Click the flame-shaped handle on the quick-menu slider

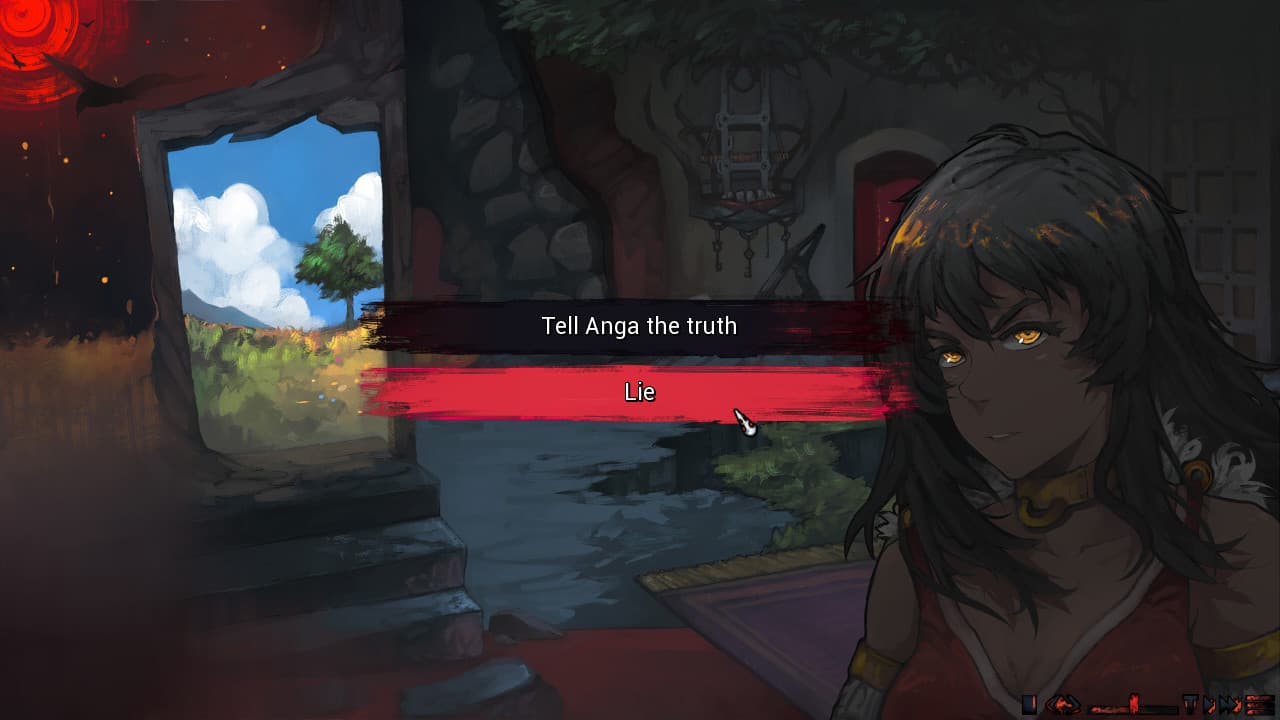coord(1135,704)
